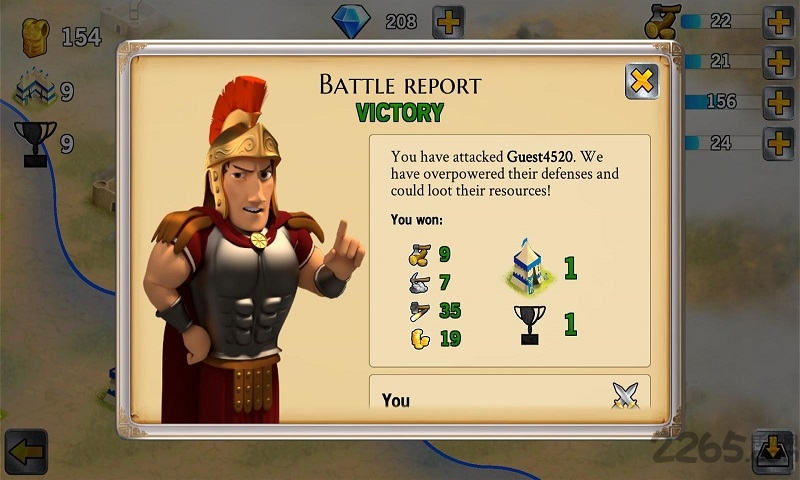Open the down-arrow tray button

point(772,451)
